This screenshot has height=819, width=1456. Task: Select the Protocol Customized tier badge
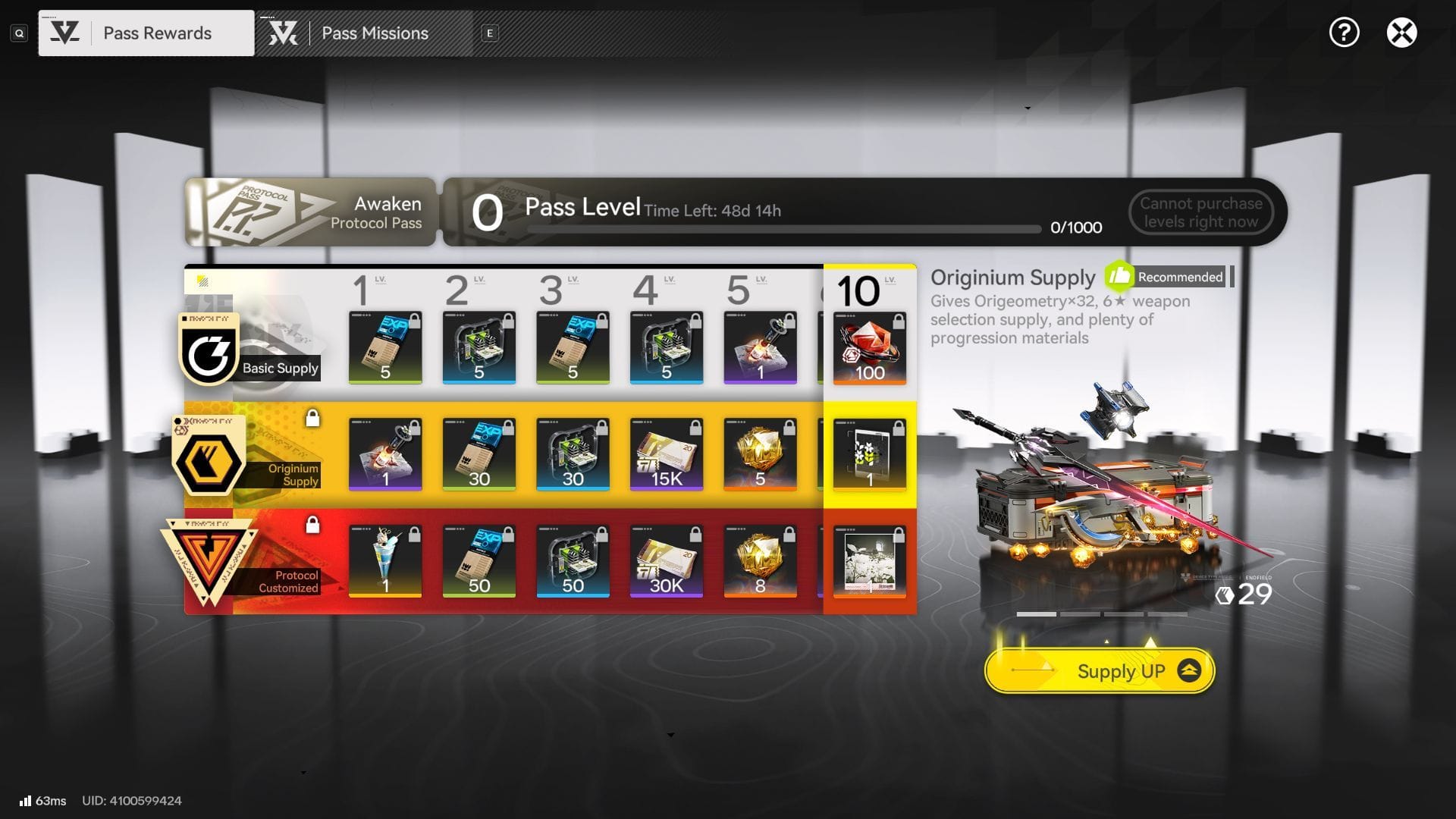point(209,563)
